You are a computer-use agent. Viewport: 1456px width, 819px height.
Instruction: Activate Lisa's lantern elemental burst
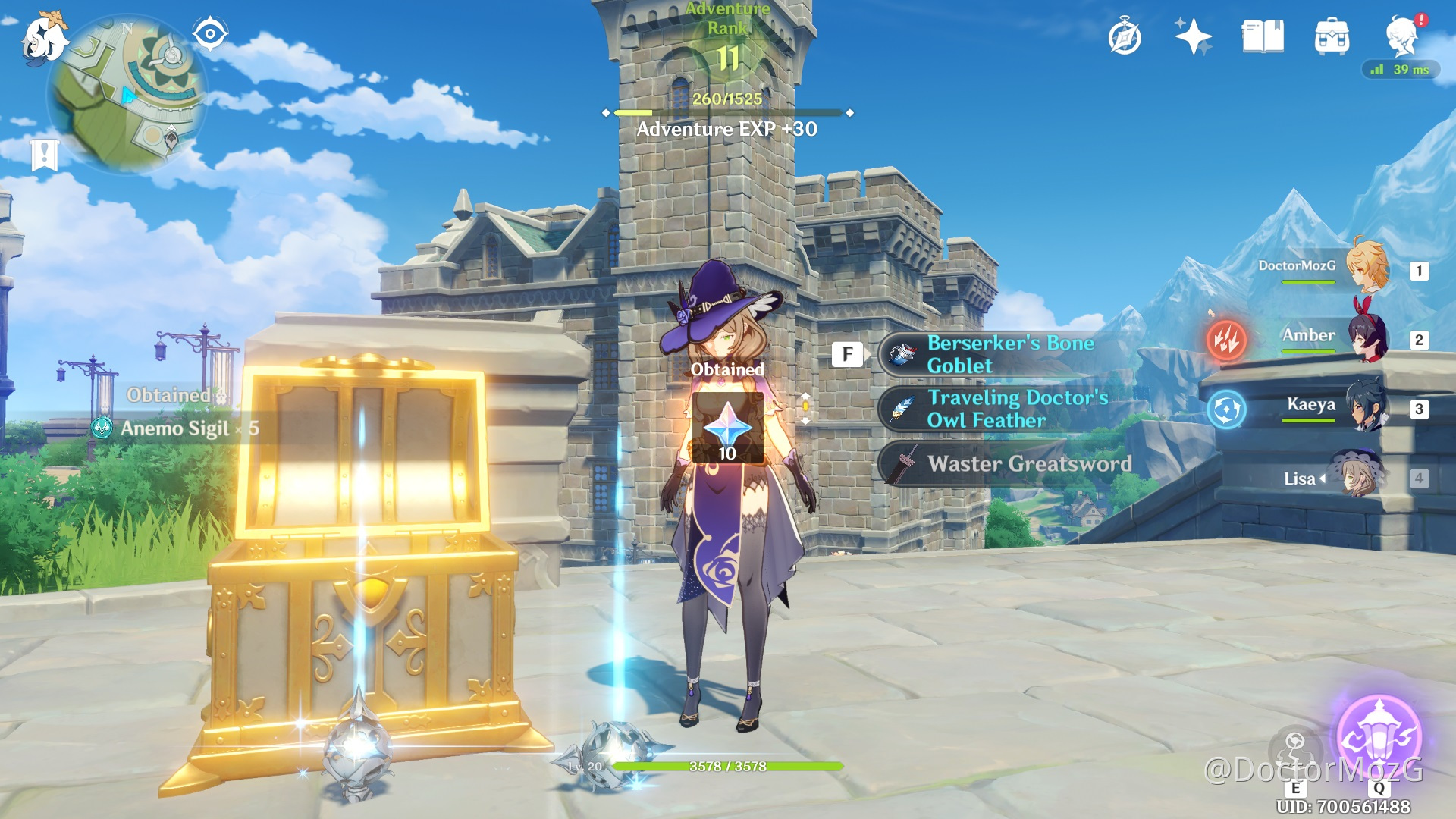coord(1379,736)
